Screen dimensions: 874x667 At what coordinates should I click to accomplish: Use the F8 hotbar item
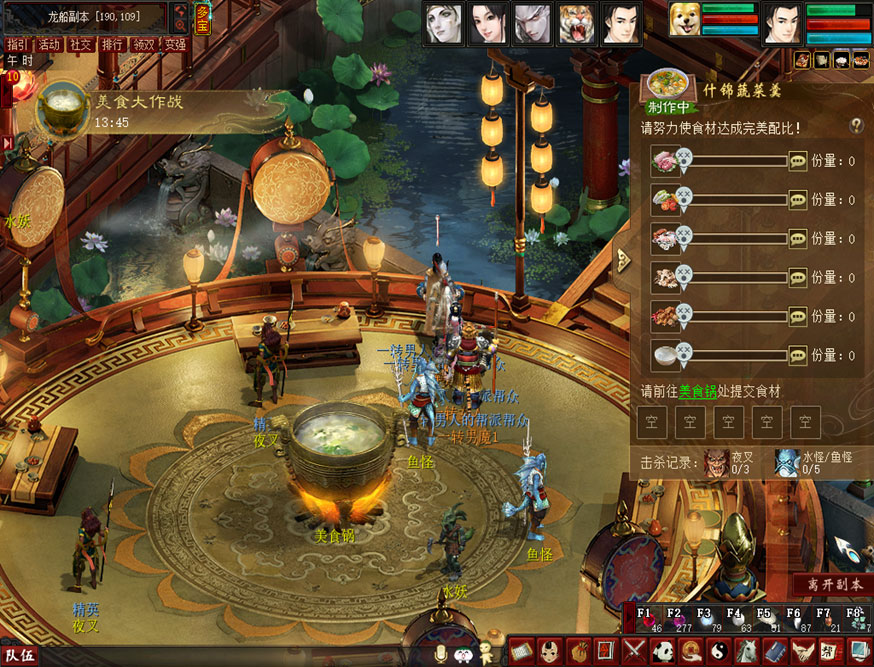click(857, 619)
